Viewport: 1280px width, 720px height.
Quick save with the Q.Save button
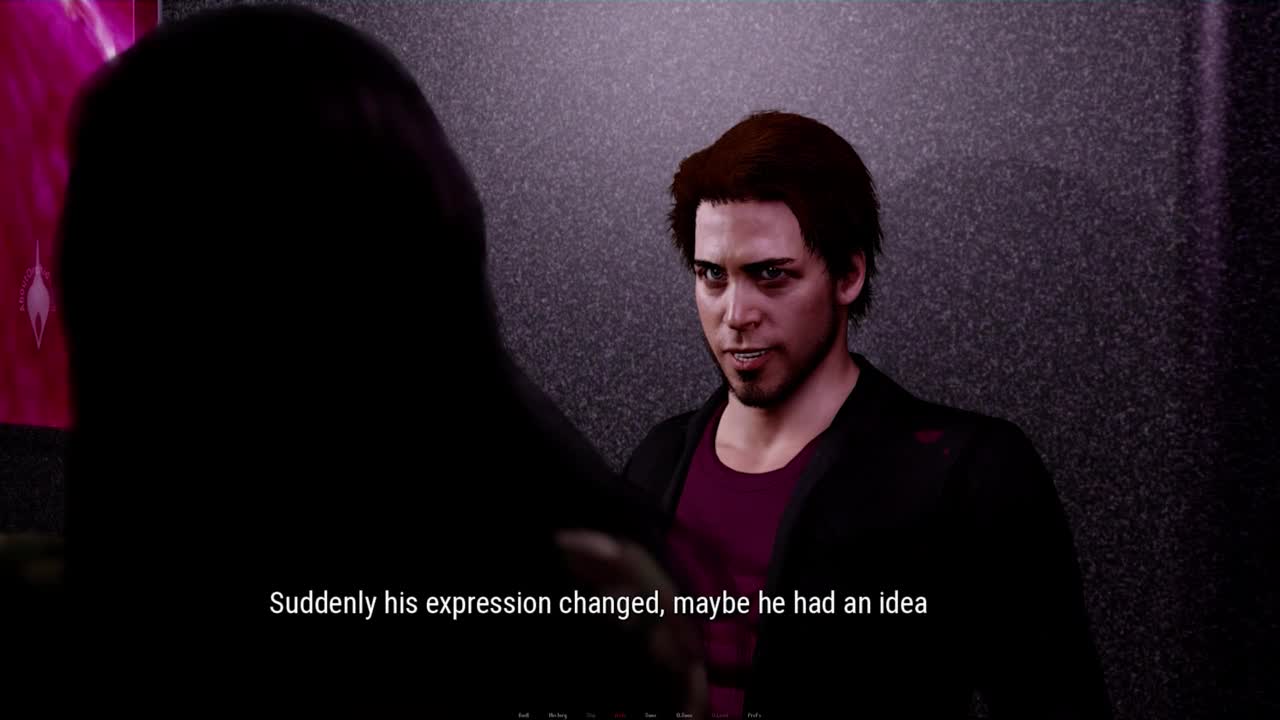click(684, 715)
